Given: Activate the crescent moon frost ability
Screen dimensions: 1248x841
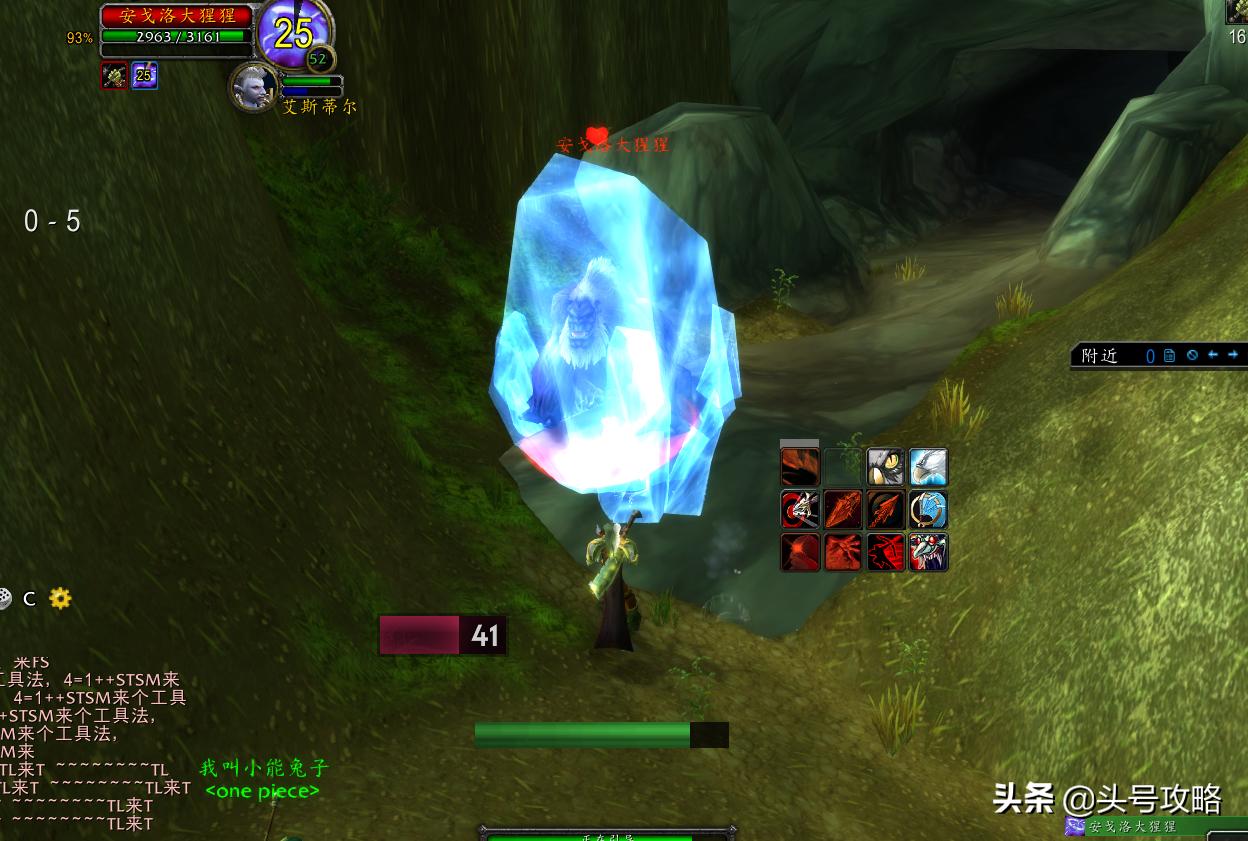Looking at the screenshot, I should coord(928,510).
